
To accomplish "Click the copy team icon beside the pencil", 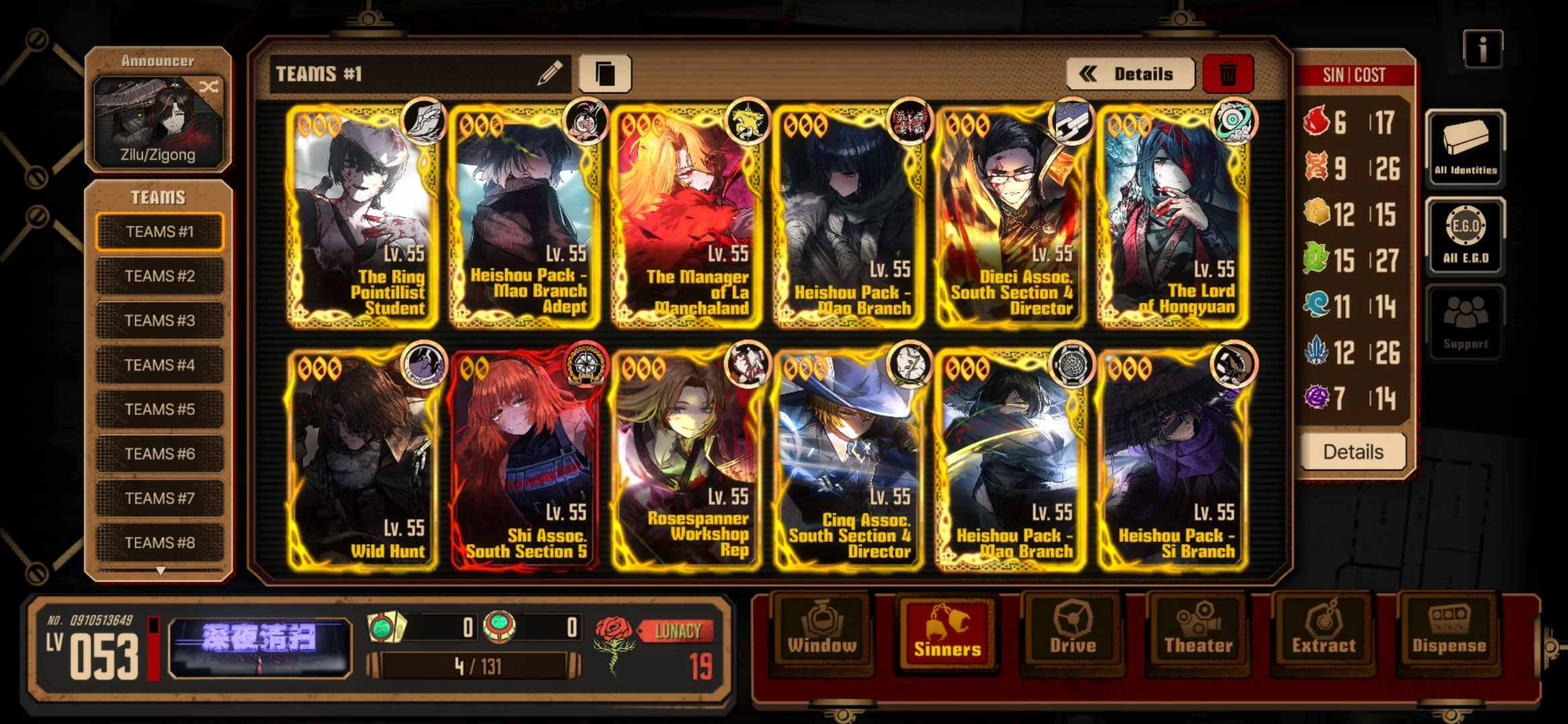I will pos(607,74).
